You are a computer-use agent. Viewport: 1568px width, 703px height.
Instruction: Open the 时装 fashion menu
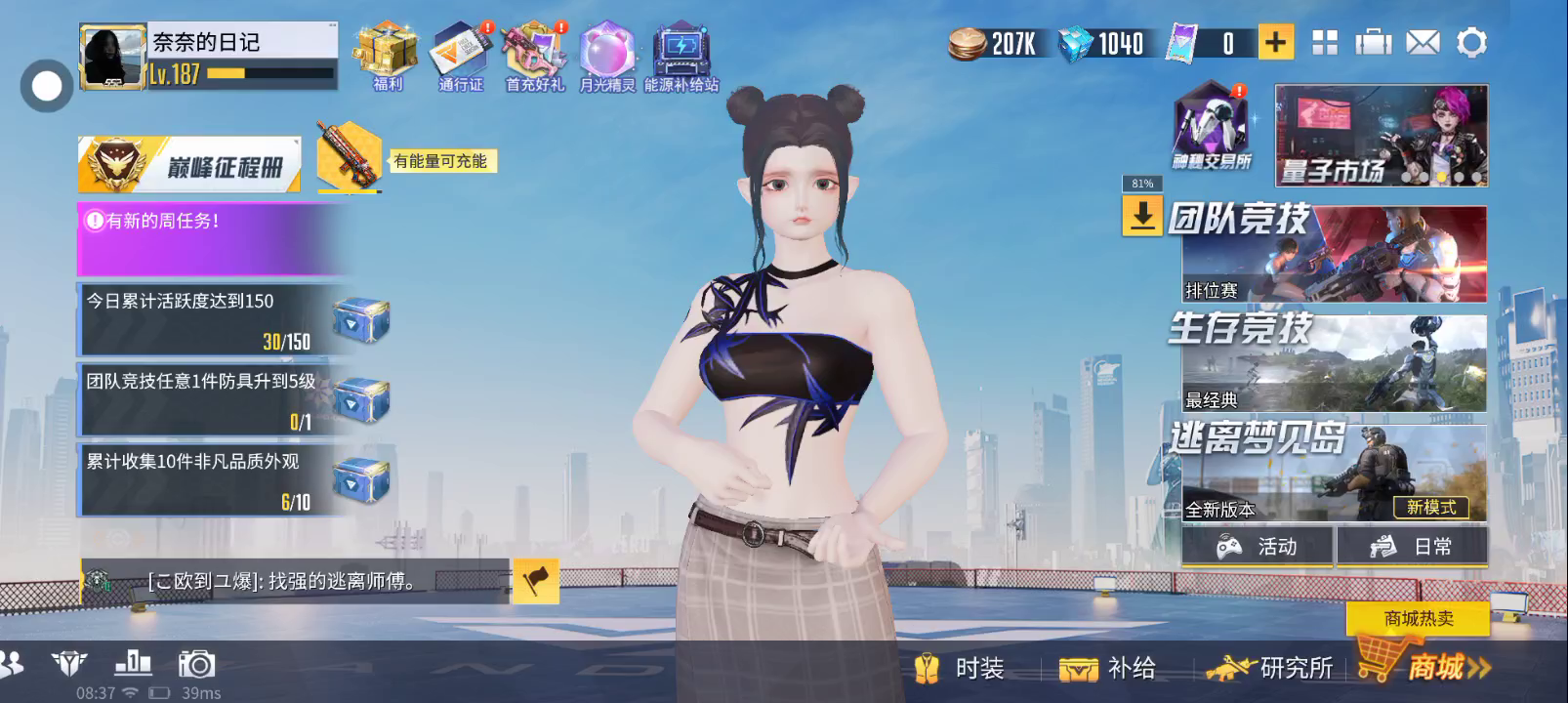tap(961, 669)
